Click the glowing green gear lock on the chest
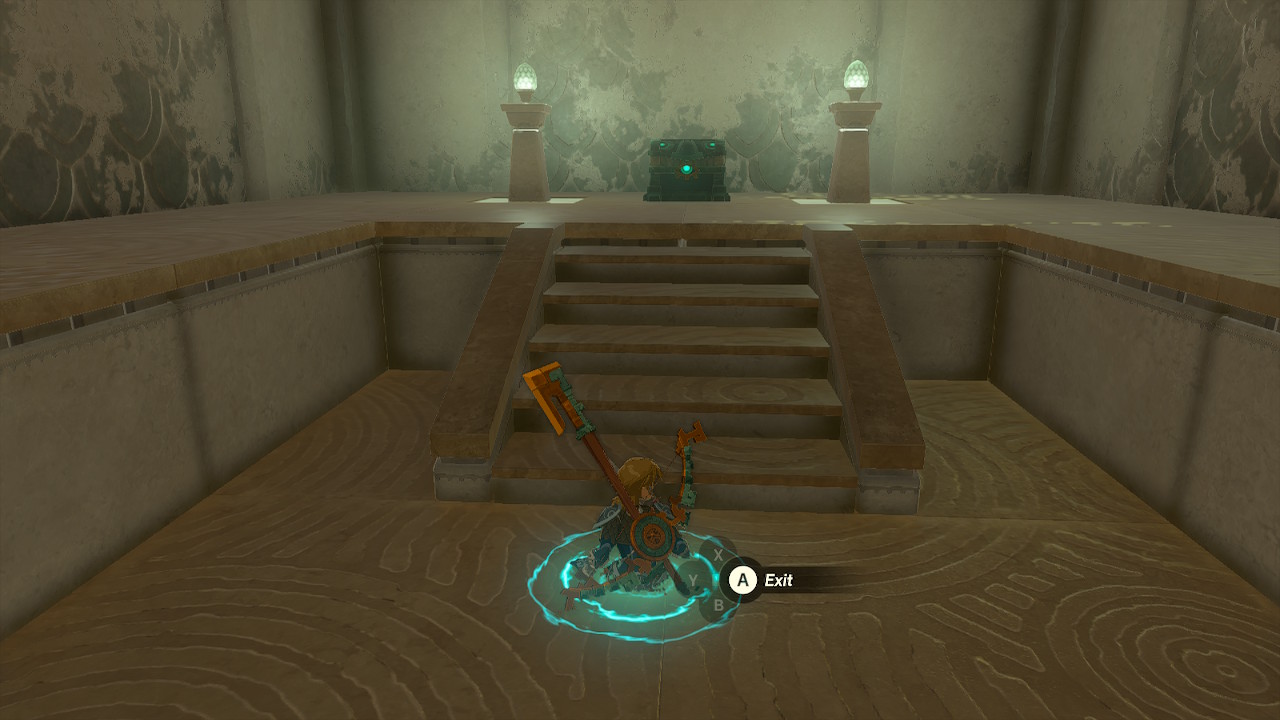This screenshot has width=1280, height=720. click(687, 169)
